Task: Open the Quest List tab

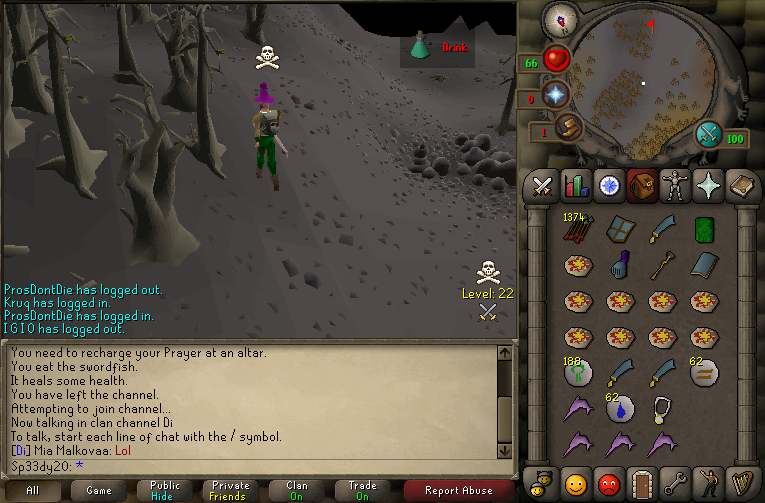Action: tap(608, 185)
